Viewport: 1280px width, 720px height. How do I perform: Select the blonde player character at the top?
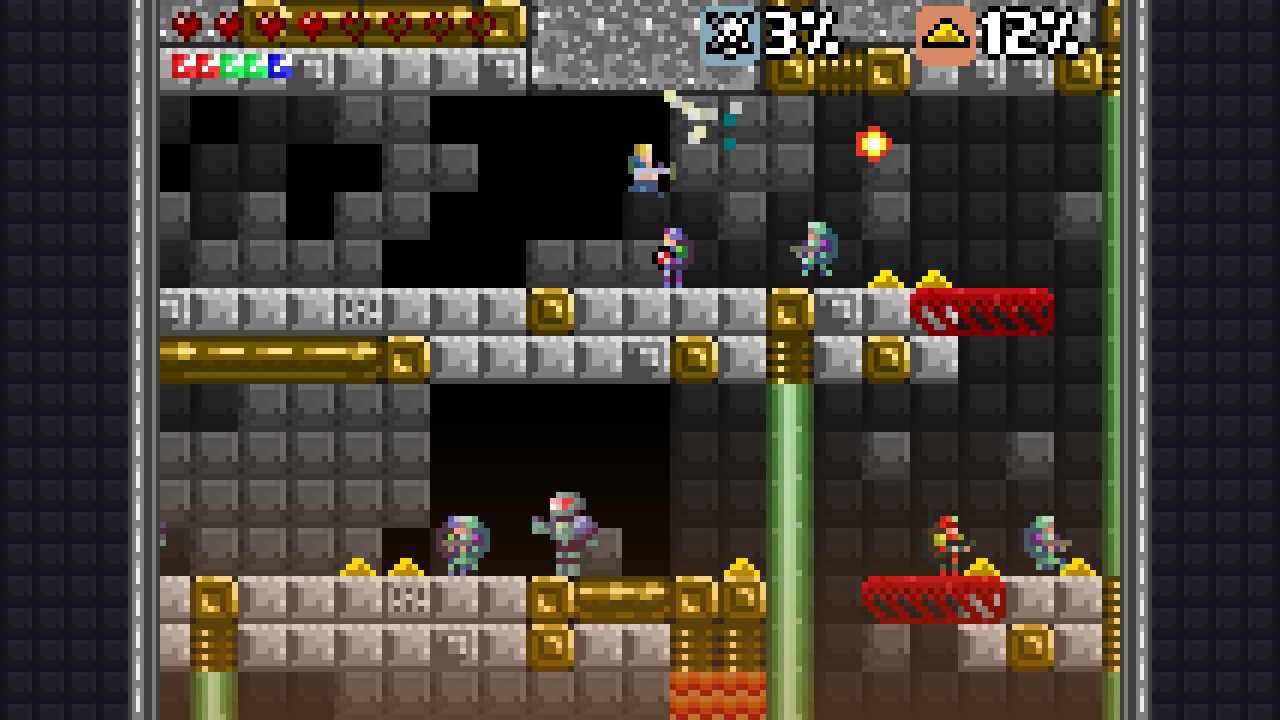click(x=645, y=165)
